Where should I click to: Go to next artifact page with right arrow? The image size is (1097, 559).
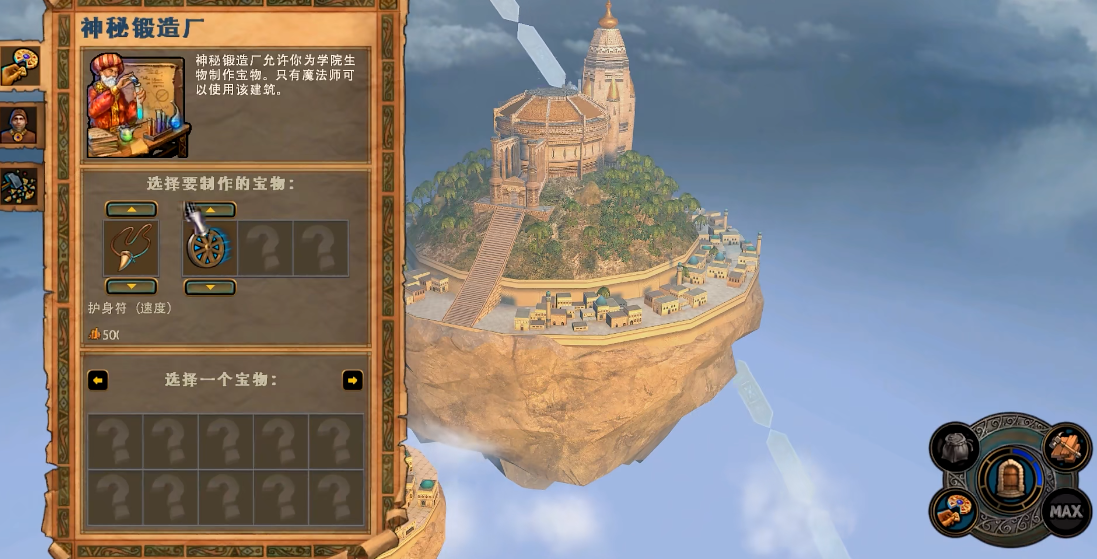tap(352, 380)
